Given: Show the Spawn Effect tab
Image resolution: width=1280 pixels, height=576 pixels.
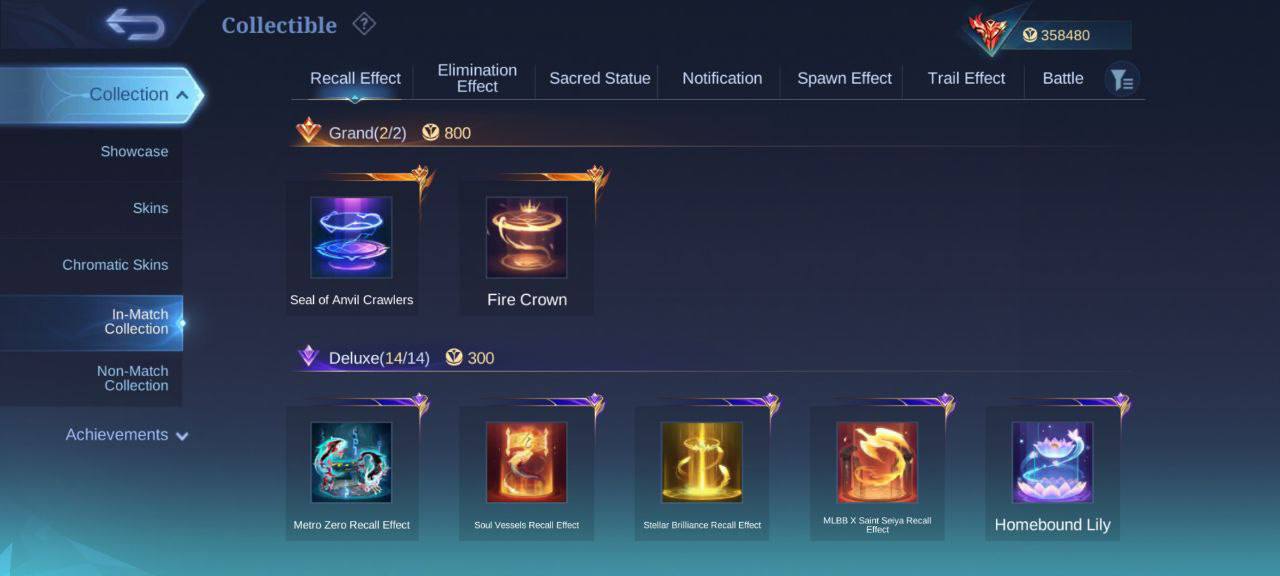Looking at the screenshot, I should 844,78.
